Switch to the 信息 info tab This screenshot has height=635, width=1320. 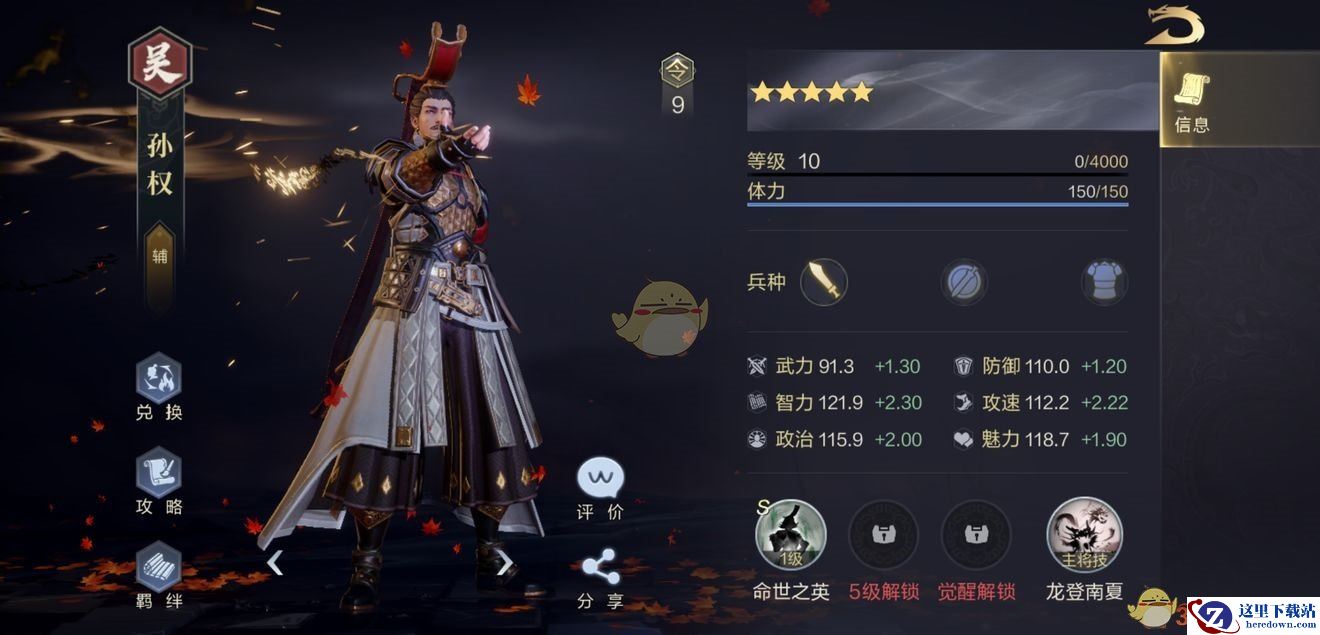(x=1193, y=104)
